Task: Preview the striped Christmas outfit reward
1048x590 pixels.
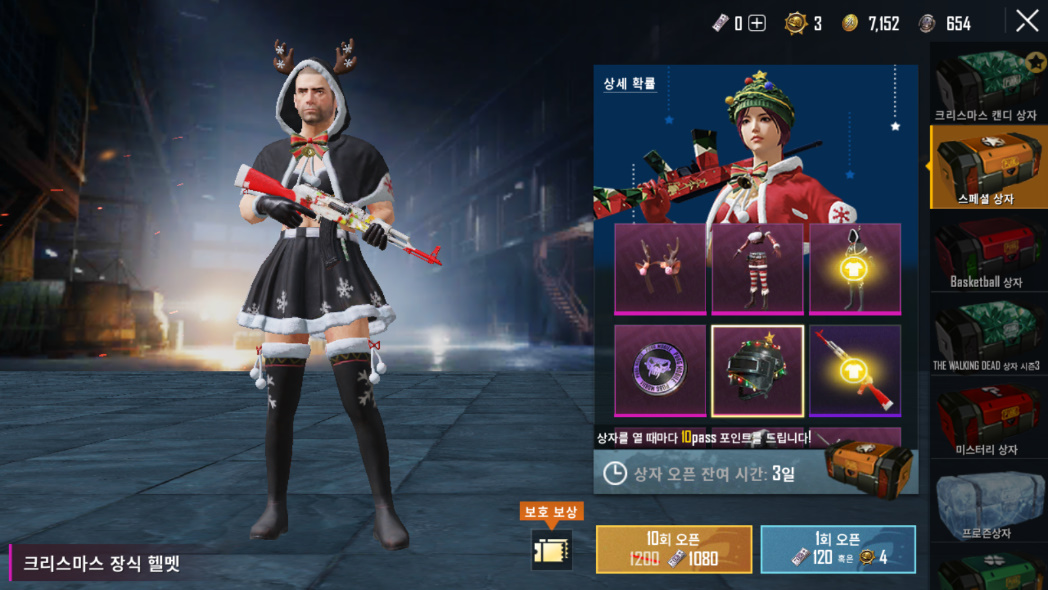Action: (x=757, y=268)
